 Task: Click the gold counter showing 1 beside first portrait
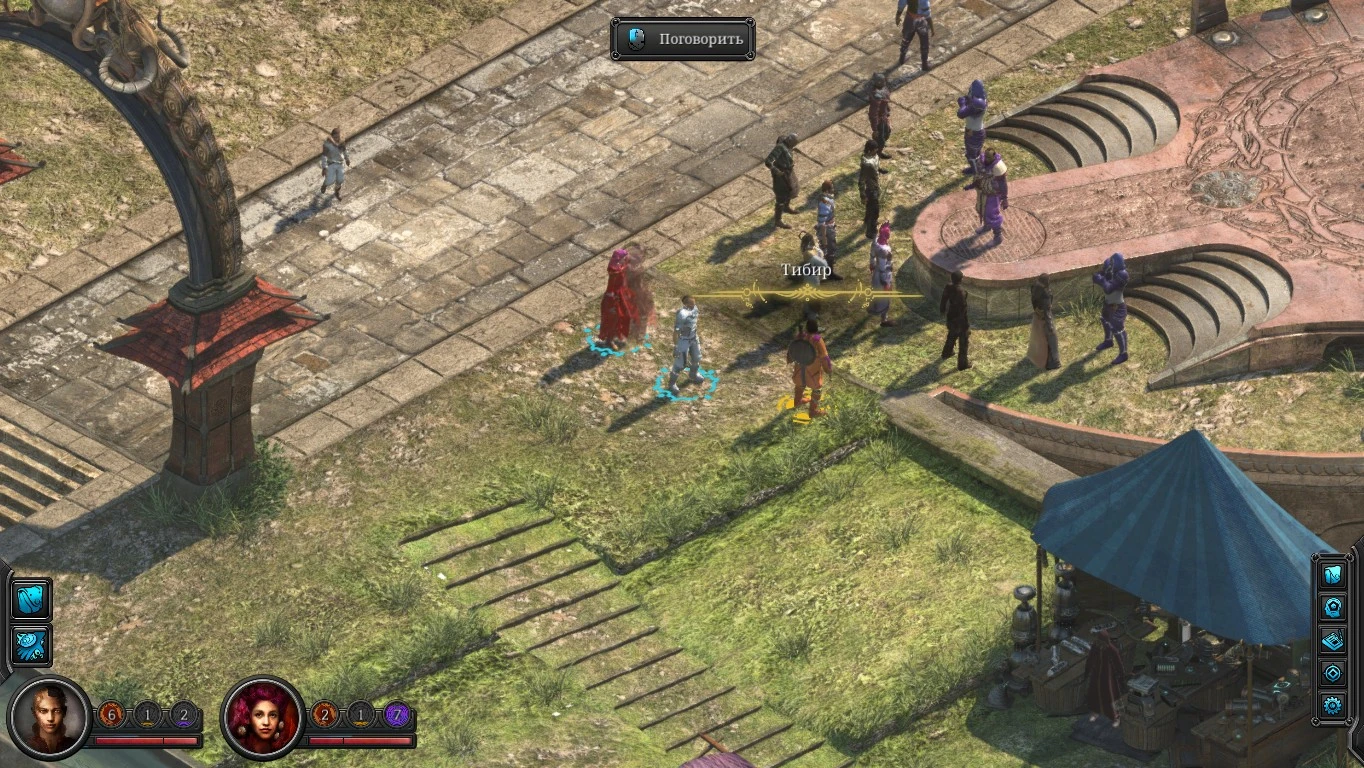point(146,714)
